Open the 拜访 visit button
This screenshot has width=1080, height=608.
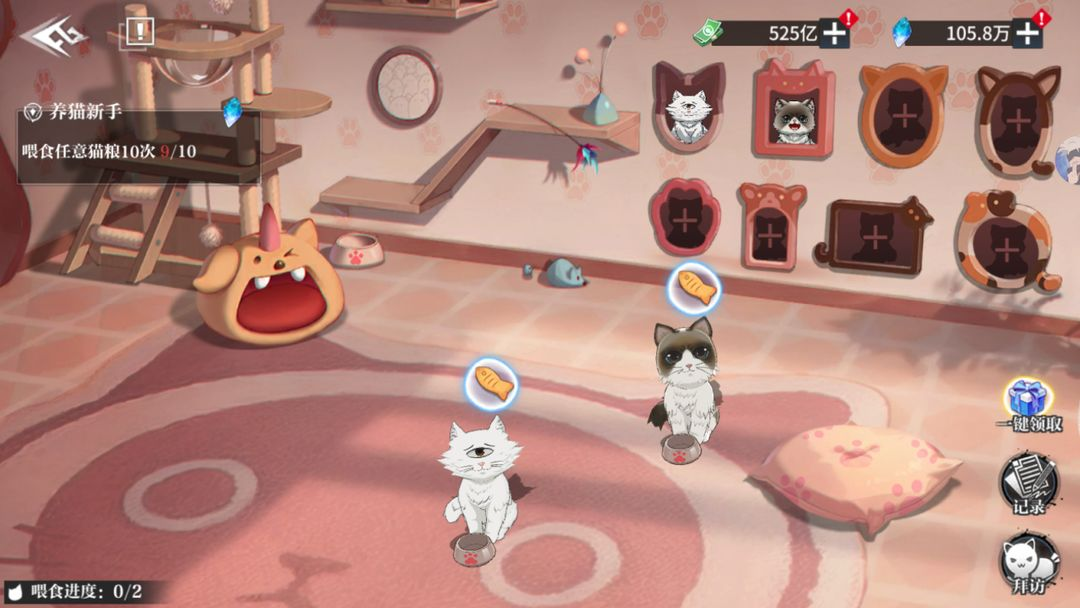point(1028,565)
